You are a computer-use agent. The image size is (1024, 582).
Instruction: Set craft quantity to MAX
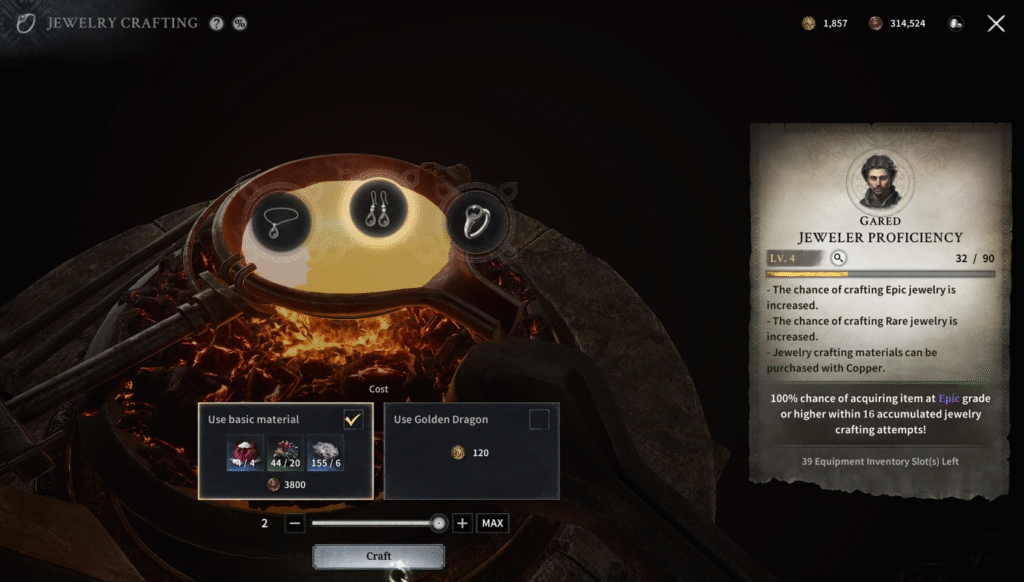point(491,523)
